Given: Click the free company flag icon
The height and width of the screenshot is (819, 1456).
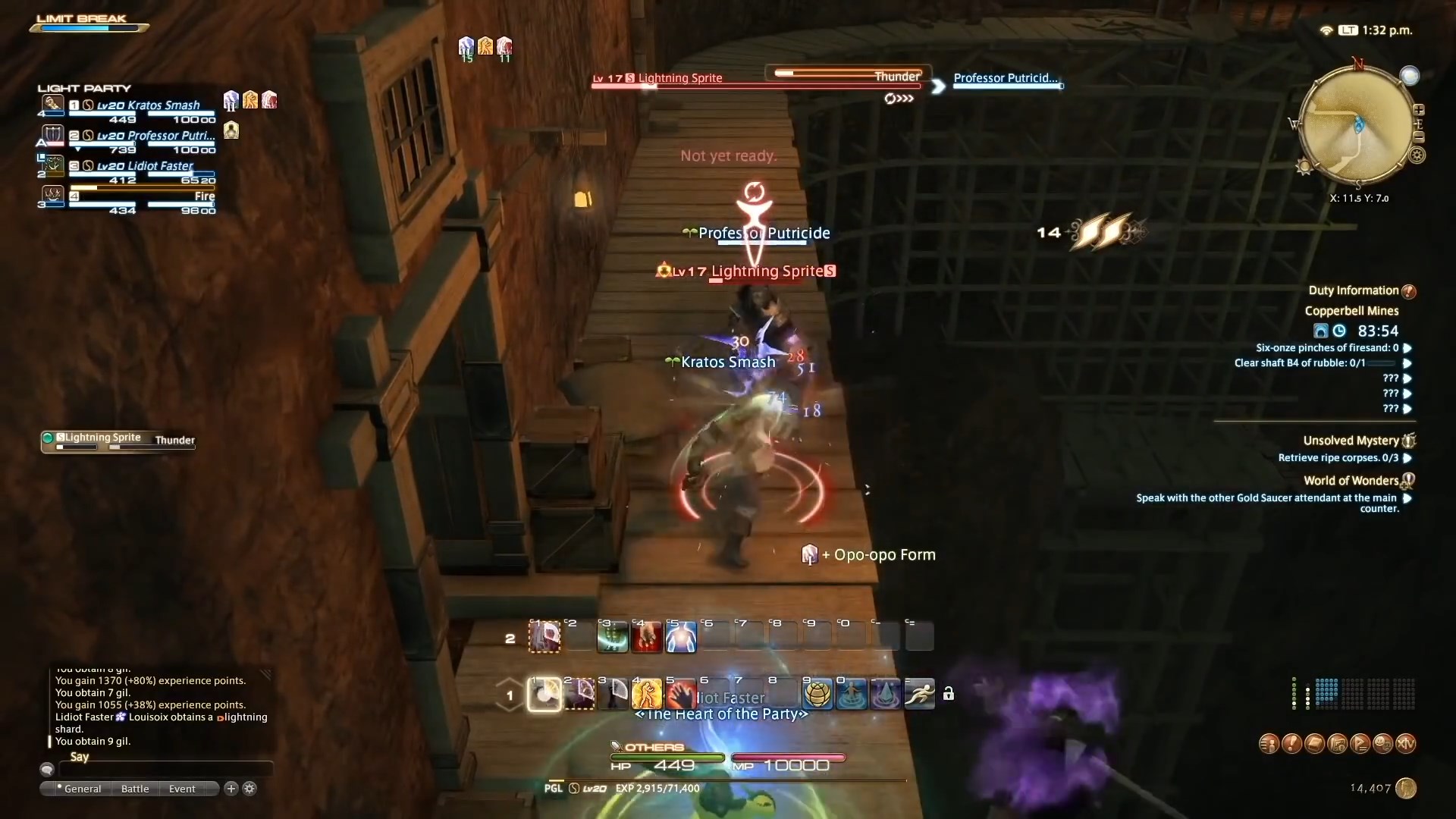Looking at the screenshot, I should tap(1361, 745).
